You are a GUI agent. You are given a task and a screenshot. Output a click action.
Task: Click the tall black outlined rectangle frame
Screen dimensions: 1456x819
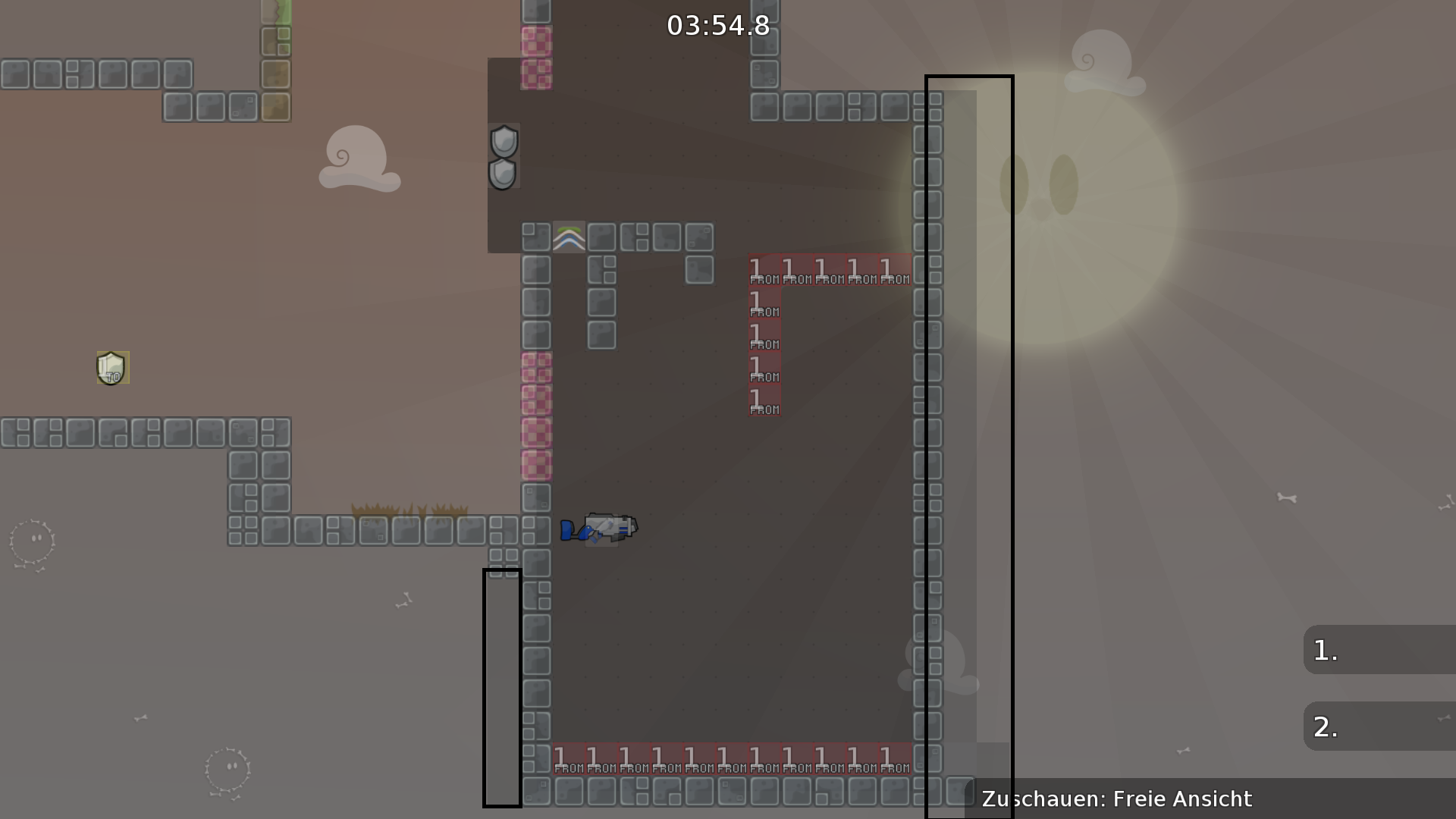[x=969, y=447]
